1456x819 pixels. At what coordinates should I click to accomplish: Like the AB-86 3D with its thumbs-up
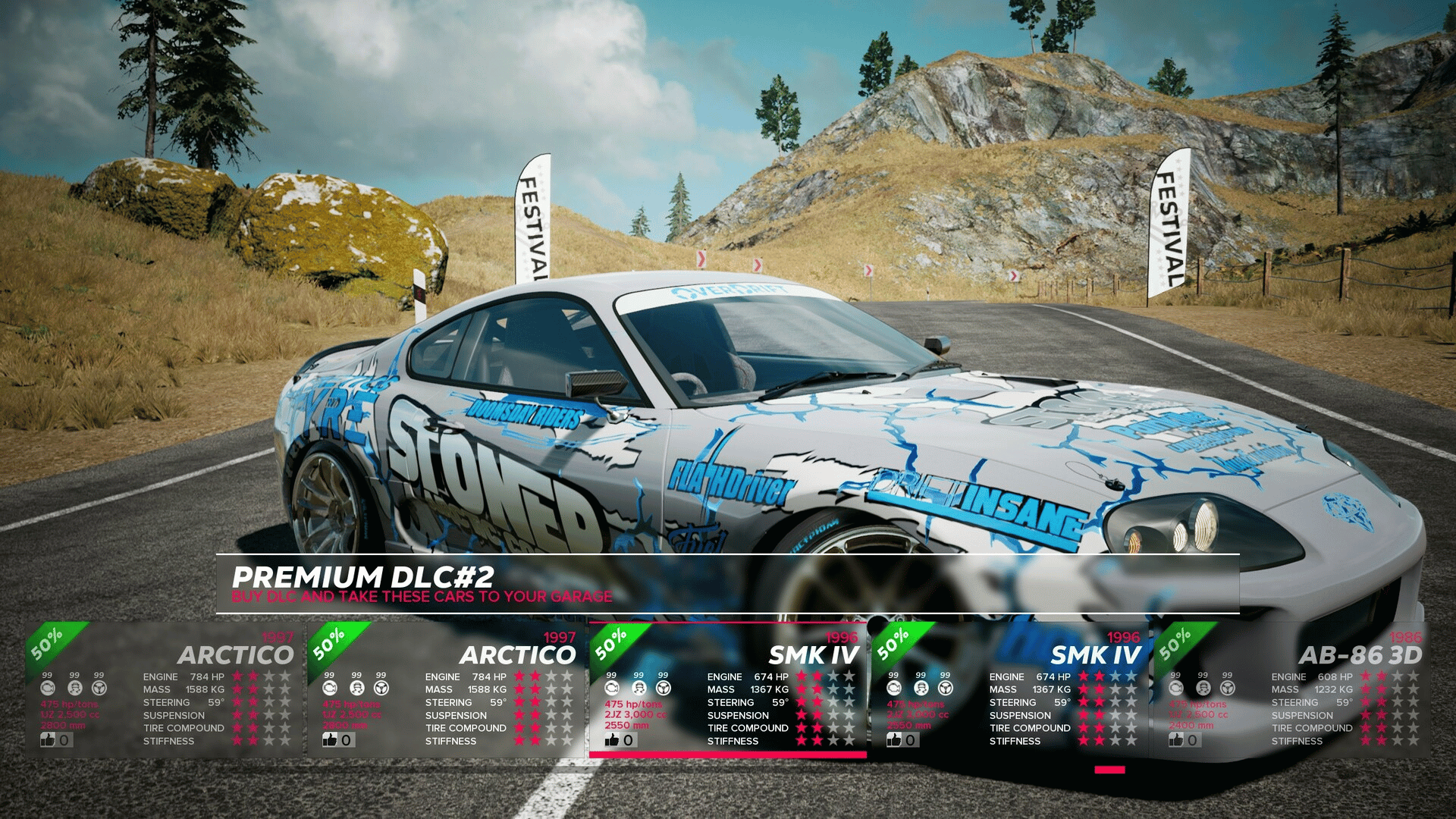click(x=1176, y=740)
